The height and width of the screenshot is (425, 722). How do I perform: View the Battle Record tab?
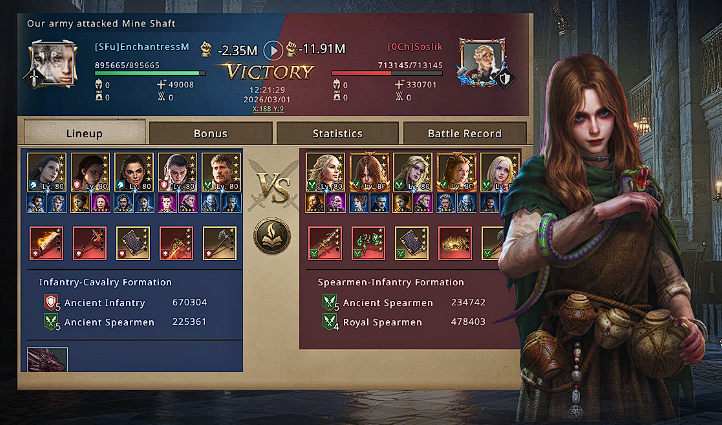click(465, 133)
